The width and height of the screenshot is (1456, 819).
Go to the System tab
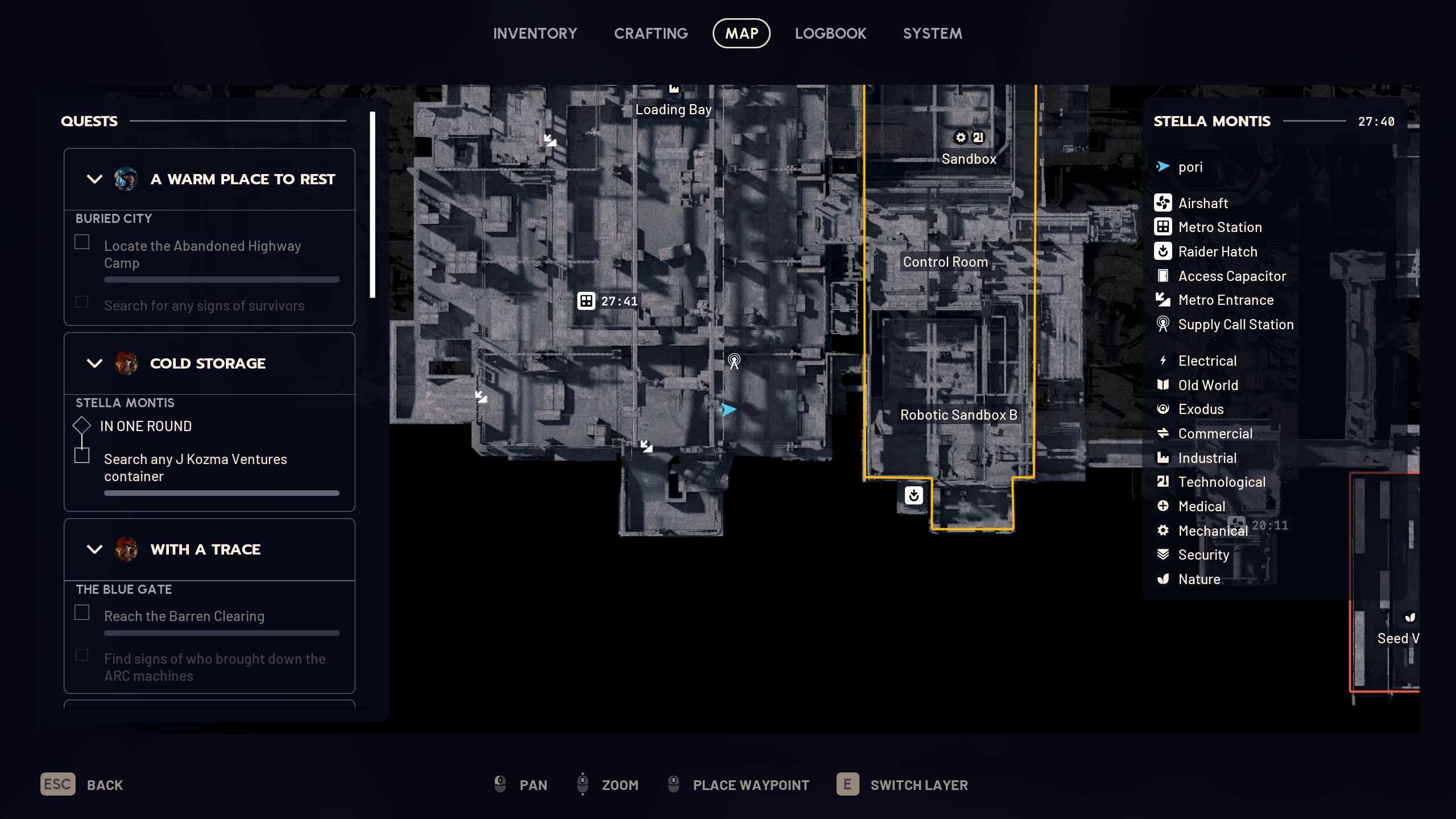coord(932,34)
